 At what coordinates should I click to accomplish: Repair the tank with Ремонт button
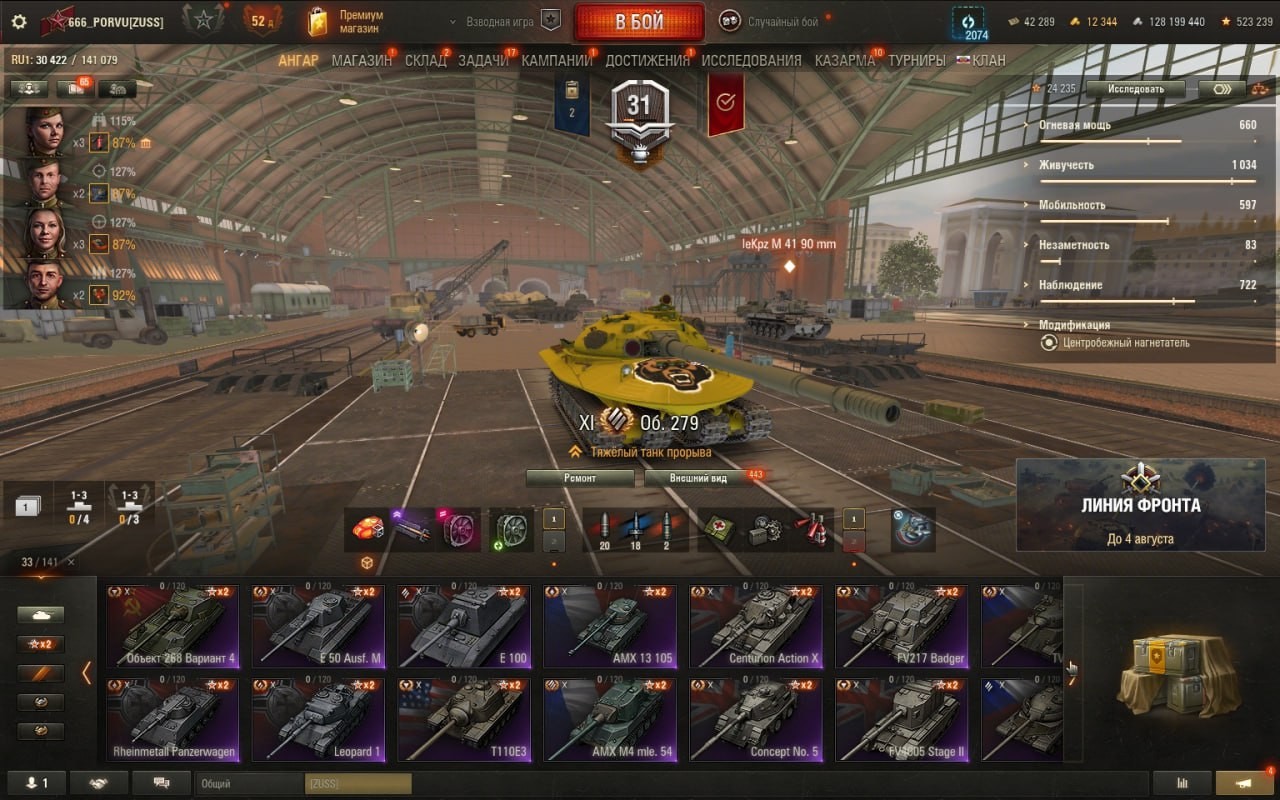(x=580, y=478)
